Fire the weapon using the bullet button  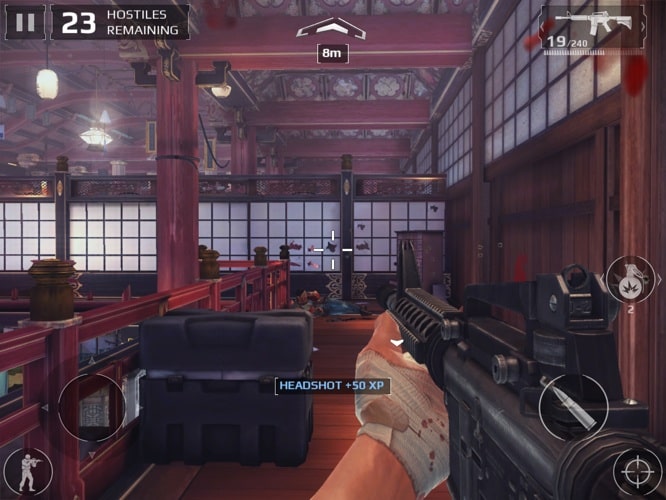pyautogui.click(x=573, y=406)
